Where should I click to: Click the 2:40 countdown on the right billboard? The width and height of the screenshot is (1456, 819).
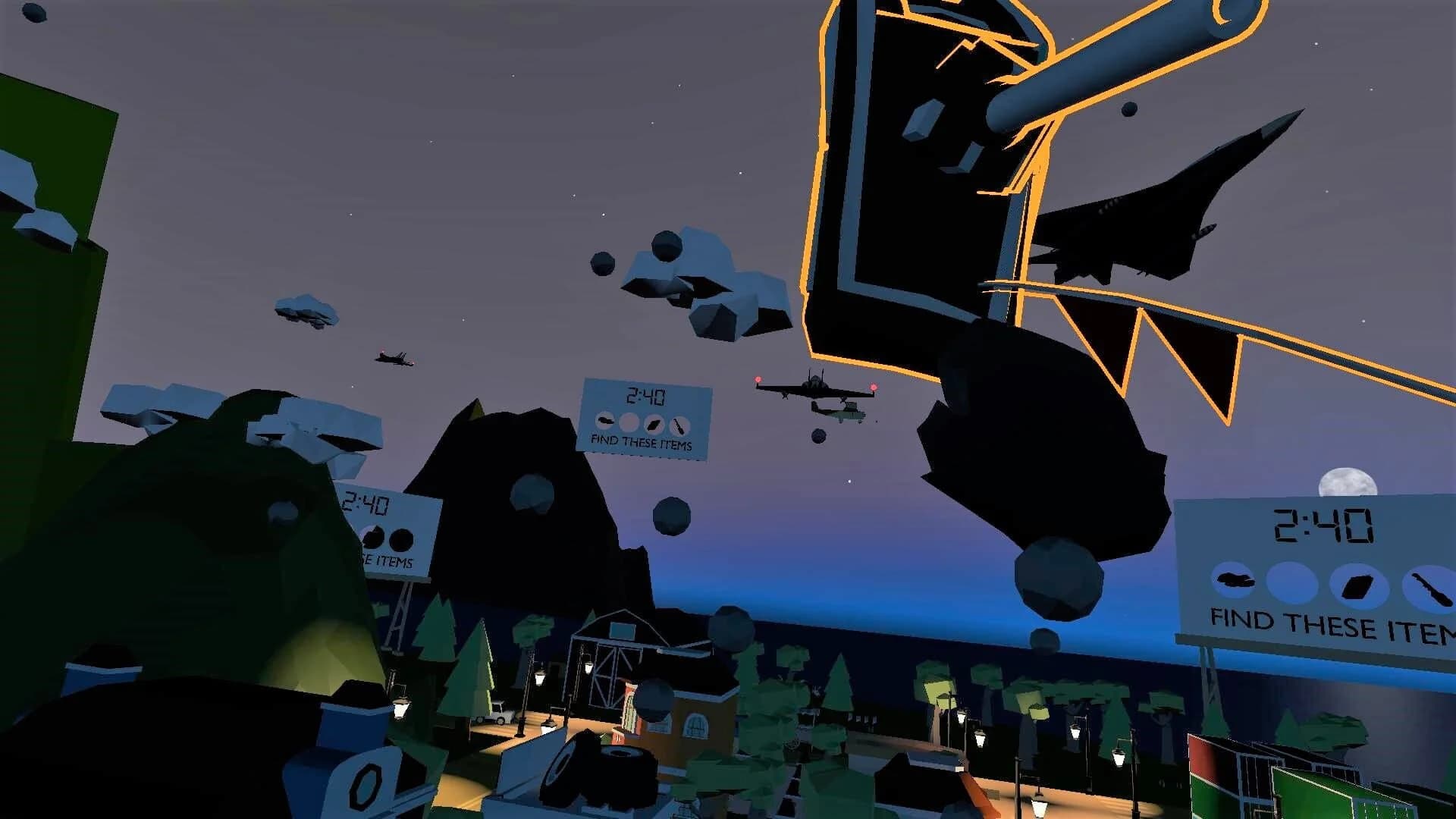[x=1323, y=526]
